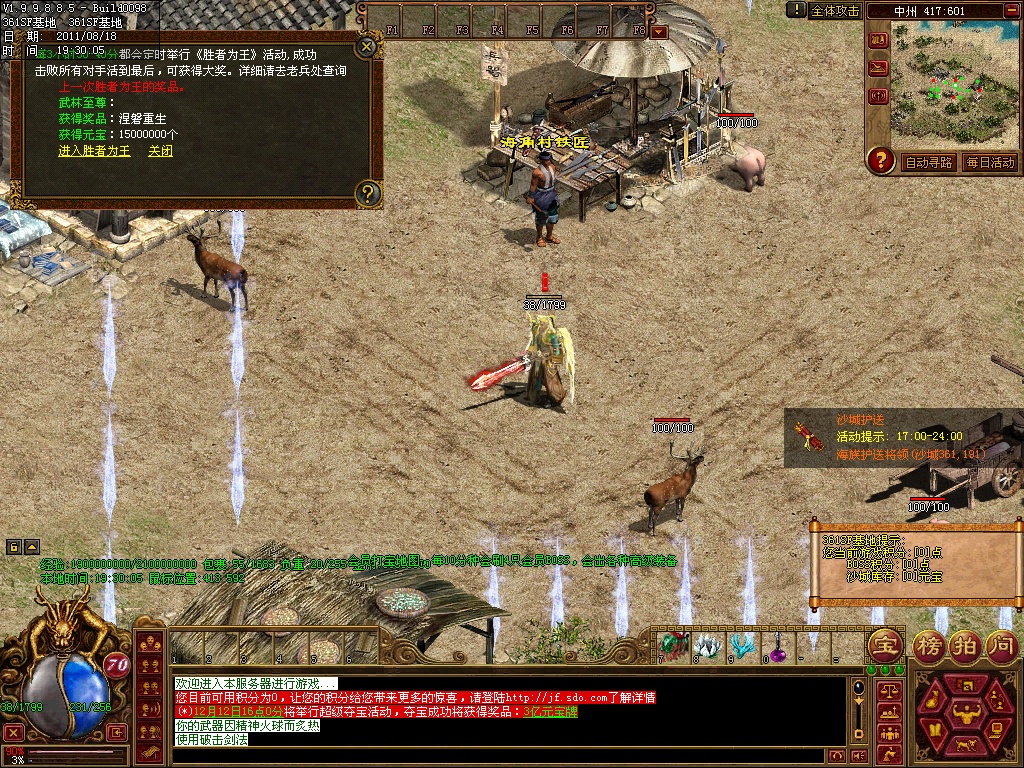Open the event panel's question mark help

pos(368,193)
